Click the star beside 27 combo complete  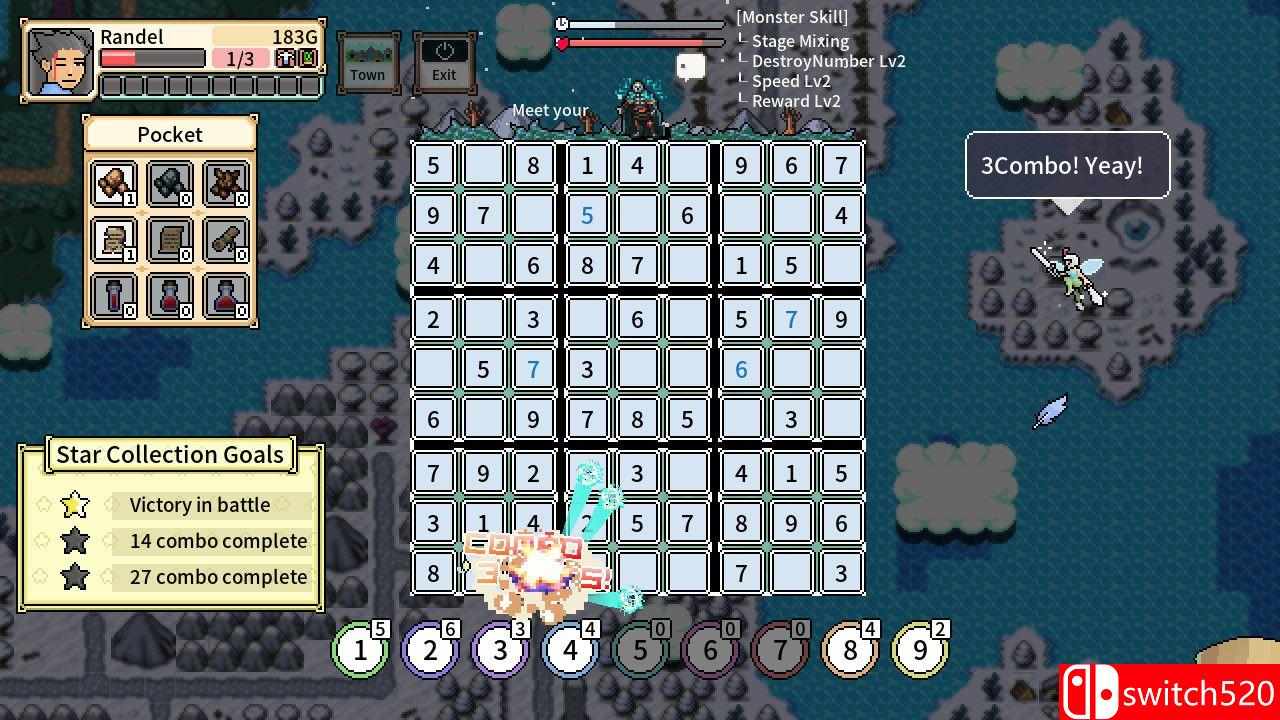73,577
